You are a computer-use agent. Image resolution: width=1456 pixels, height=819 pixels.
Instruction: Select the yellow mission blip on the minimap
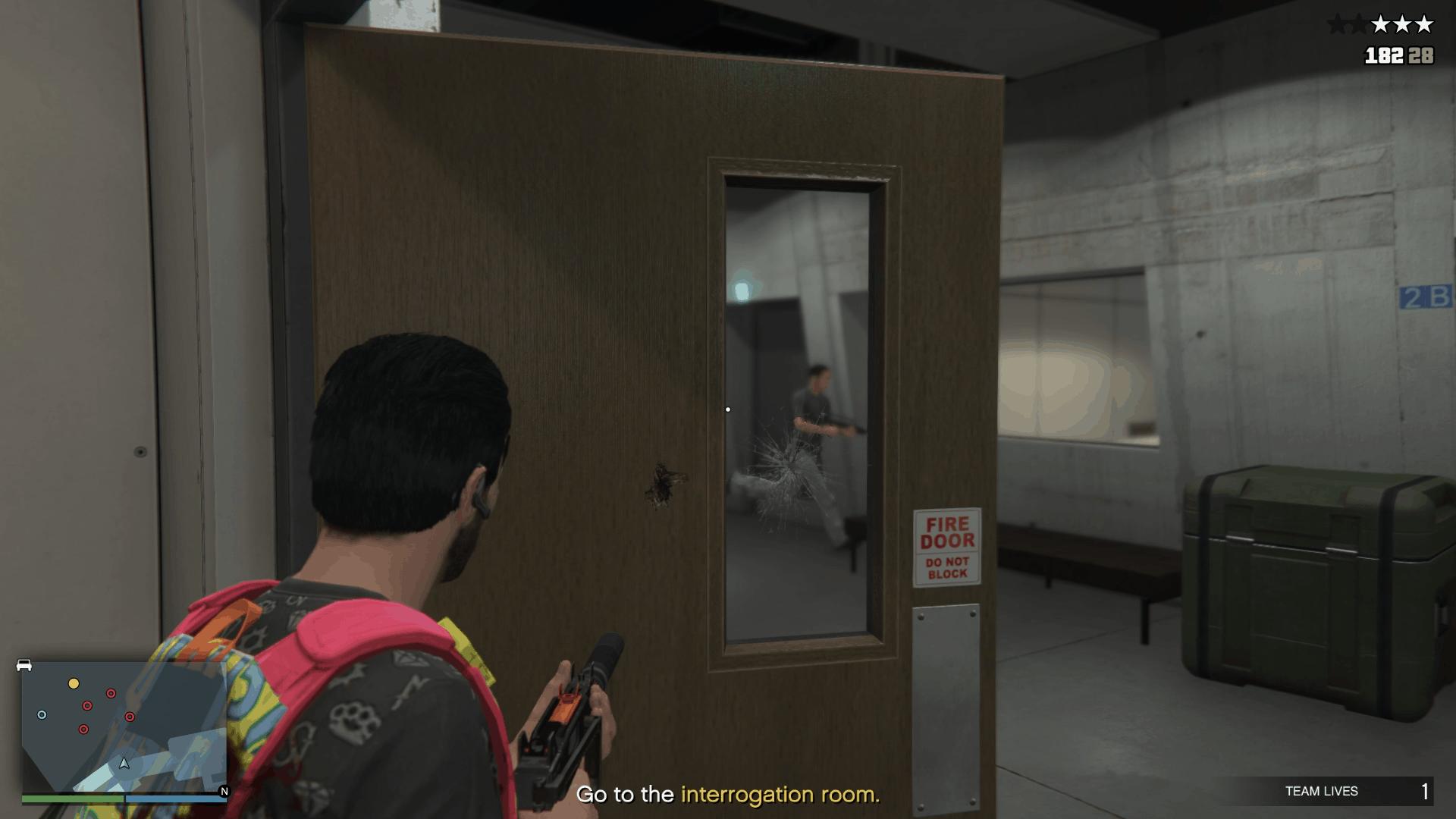(74, 683)
